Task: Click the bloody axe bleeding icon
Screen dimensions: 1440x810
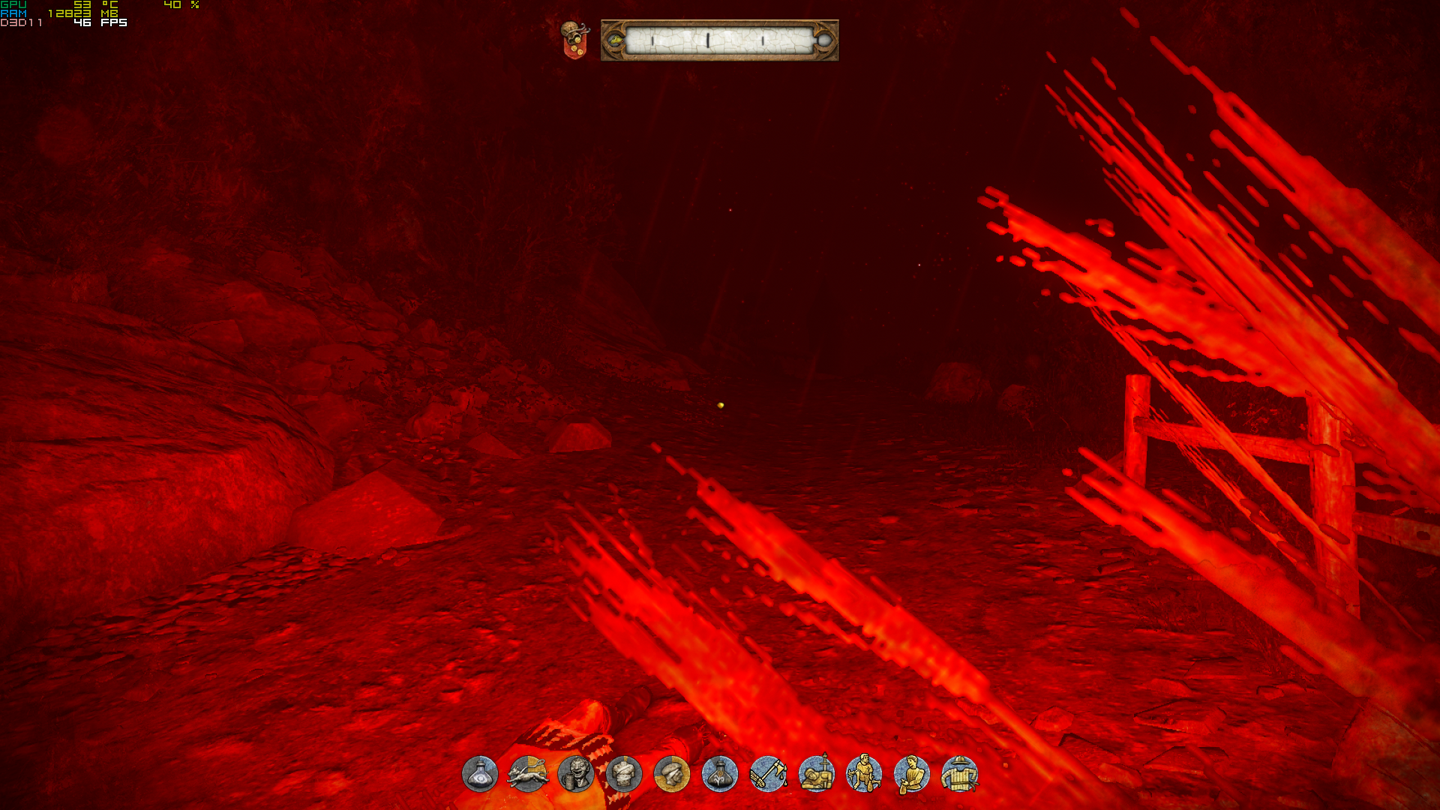Action: [x=768, y=773]
